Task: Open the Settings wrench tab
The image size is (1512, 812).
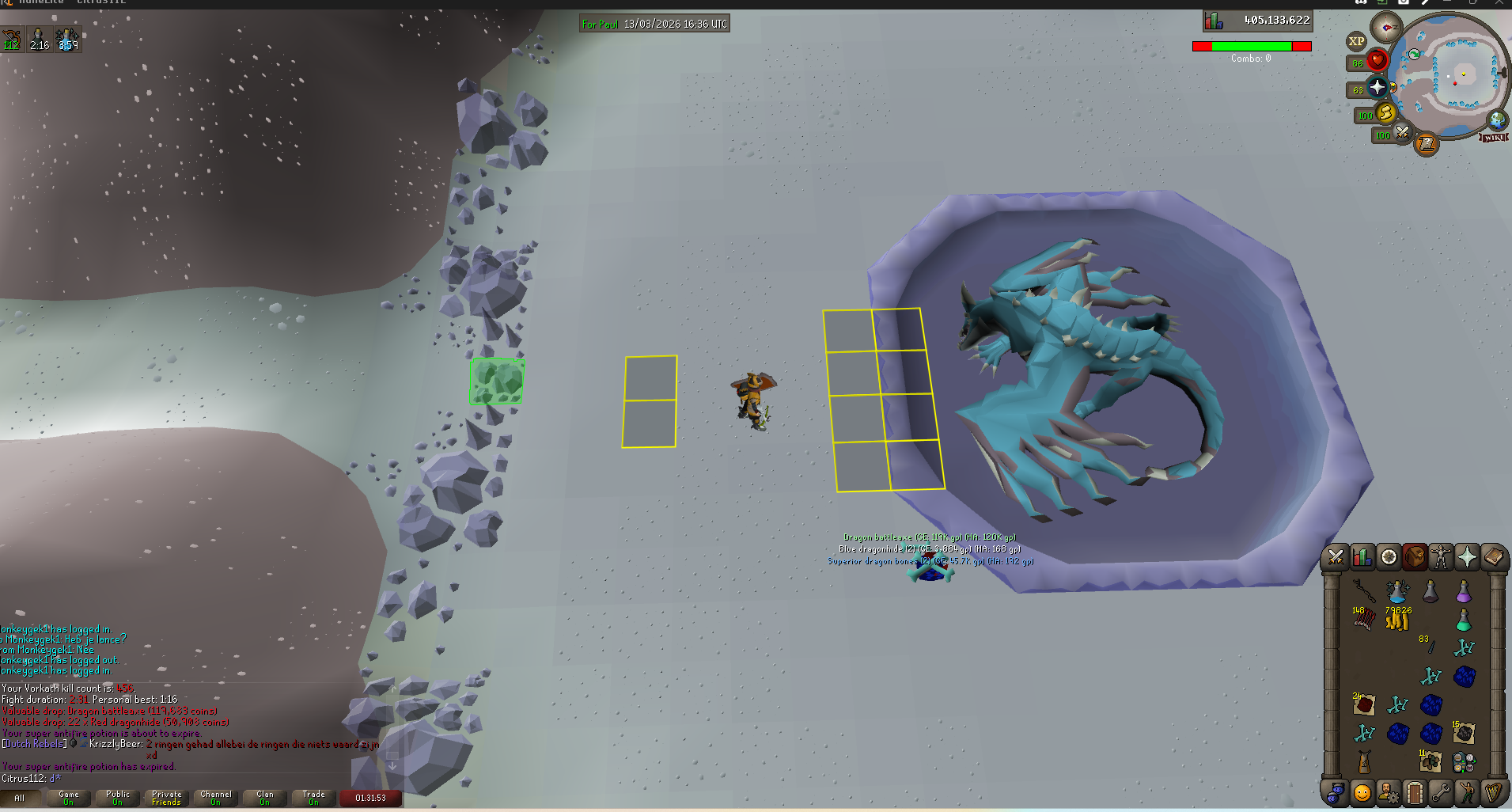Action: 1441,792
